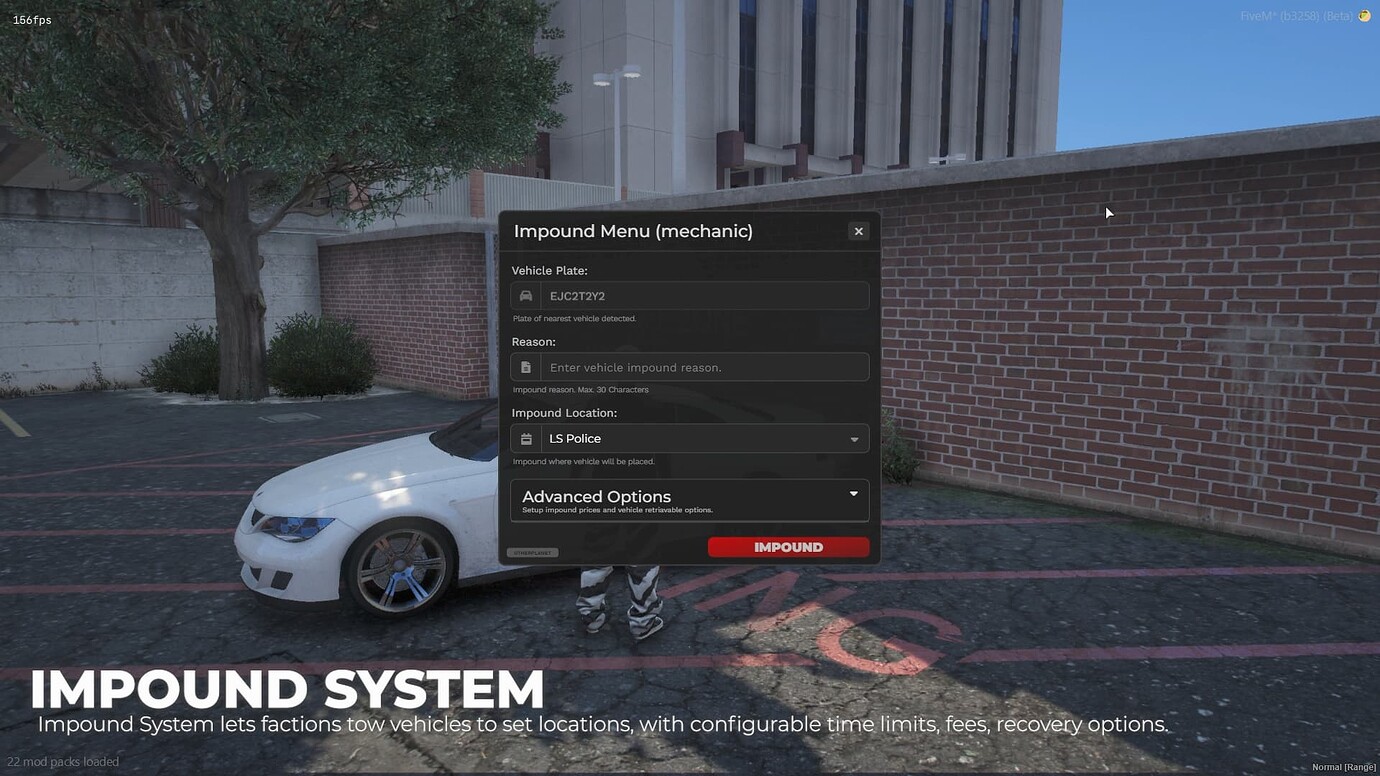Click the chevron on the LS Police selector
1380x776 pixels.
point(854,438)
